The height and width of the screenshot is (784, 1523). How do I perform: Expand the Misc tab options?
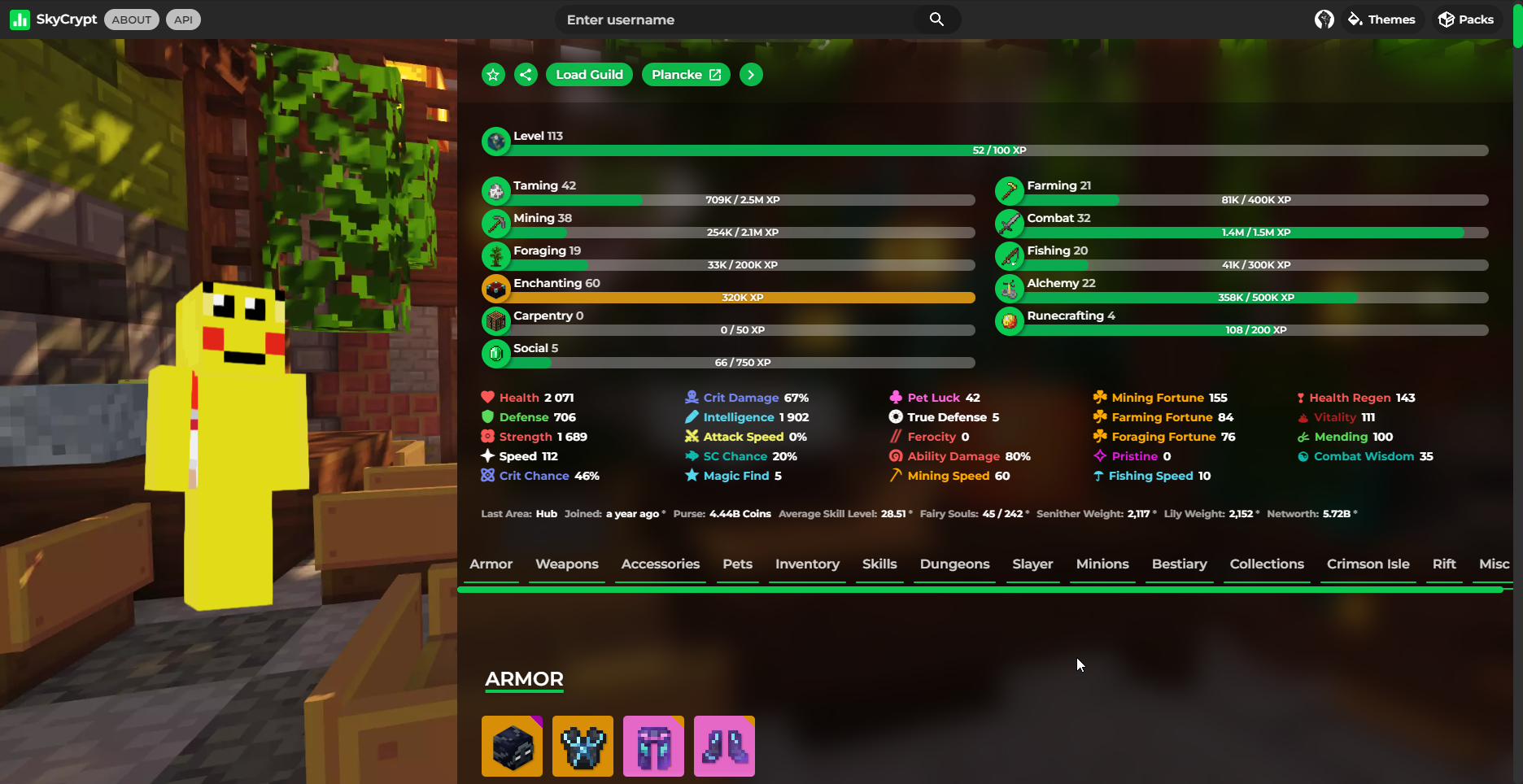pos(1494,564)
